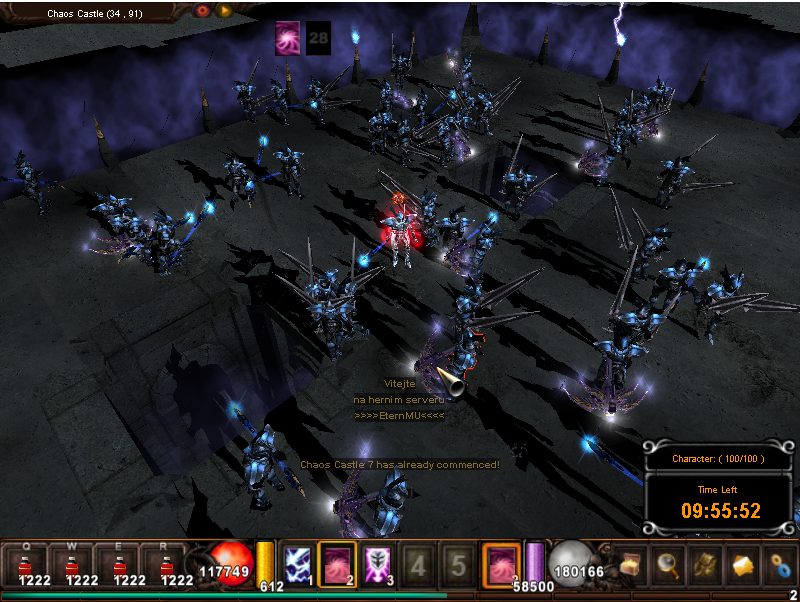Select the lightning skill in slot 1

click(298, 563)
